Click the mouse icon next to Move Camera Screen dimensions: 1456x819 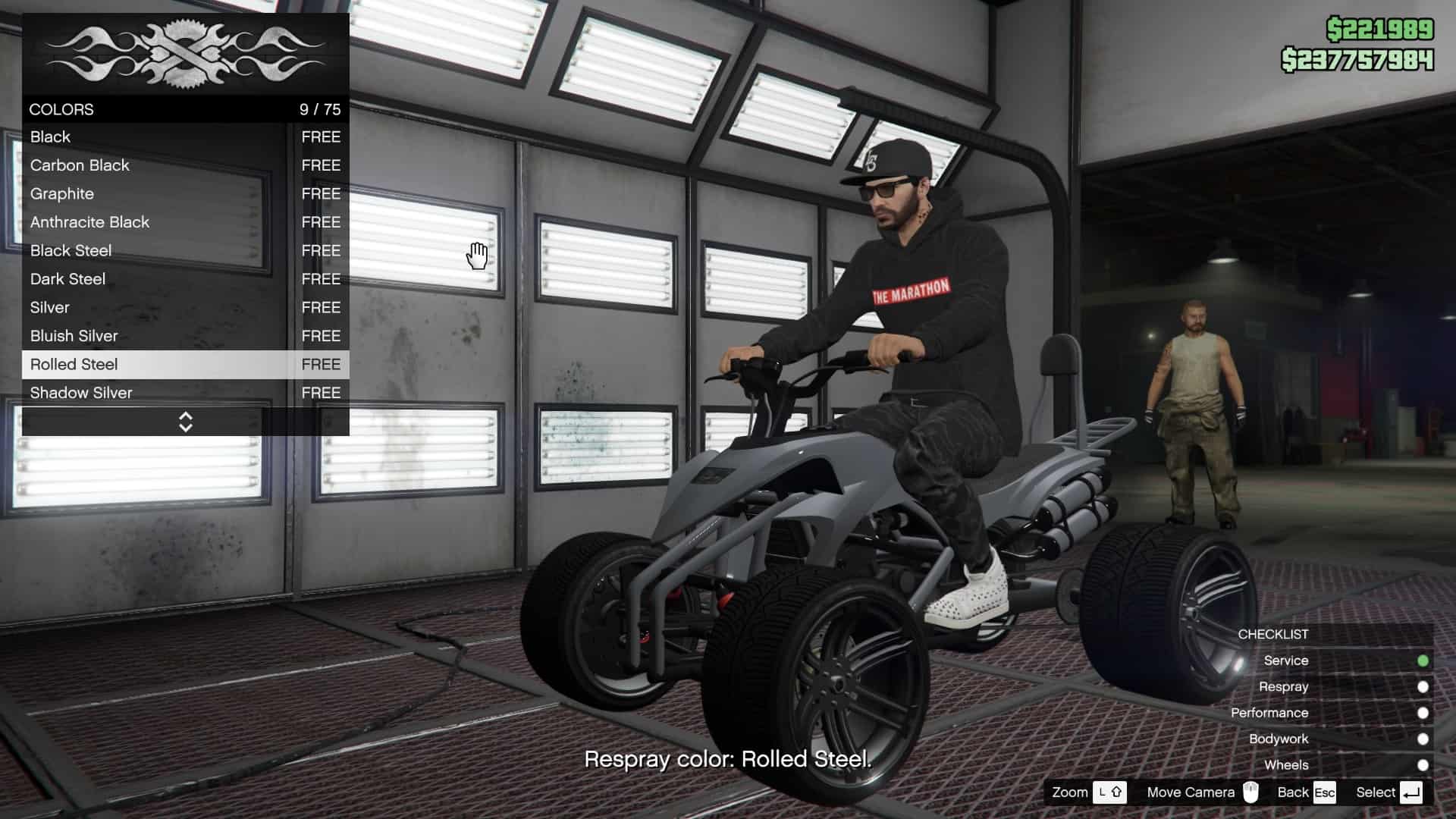tap(1250, 792)
